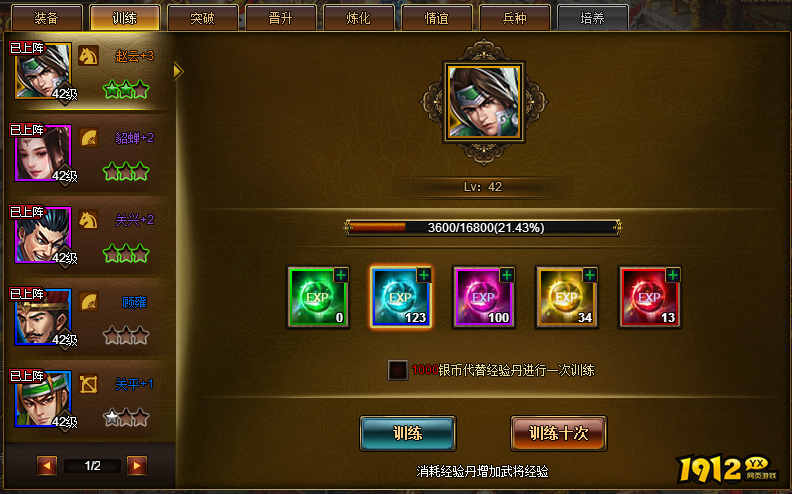Click the 训练十次 button
This screenshot has height=494, width=792.
tap(558, 434)
